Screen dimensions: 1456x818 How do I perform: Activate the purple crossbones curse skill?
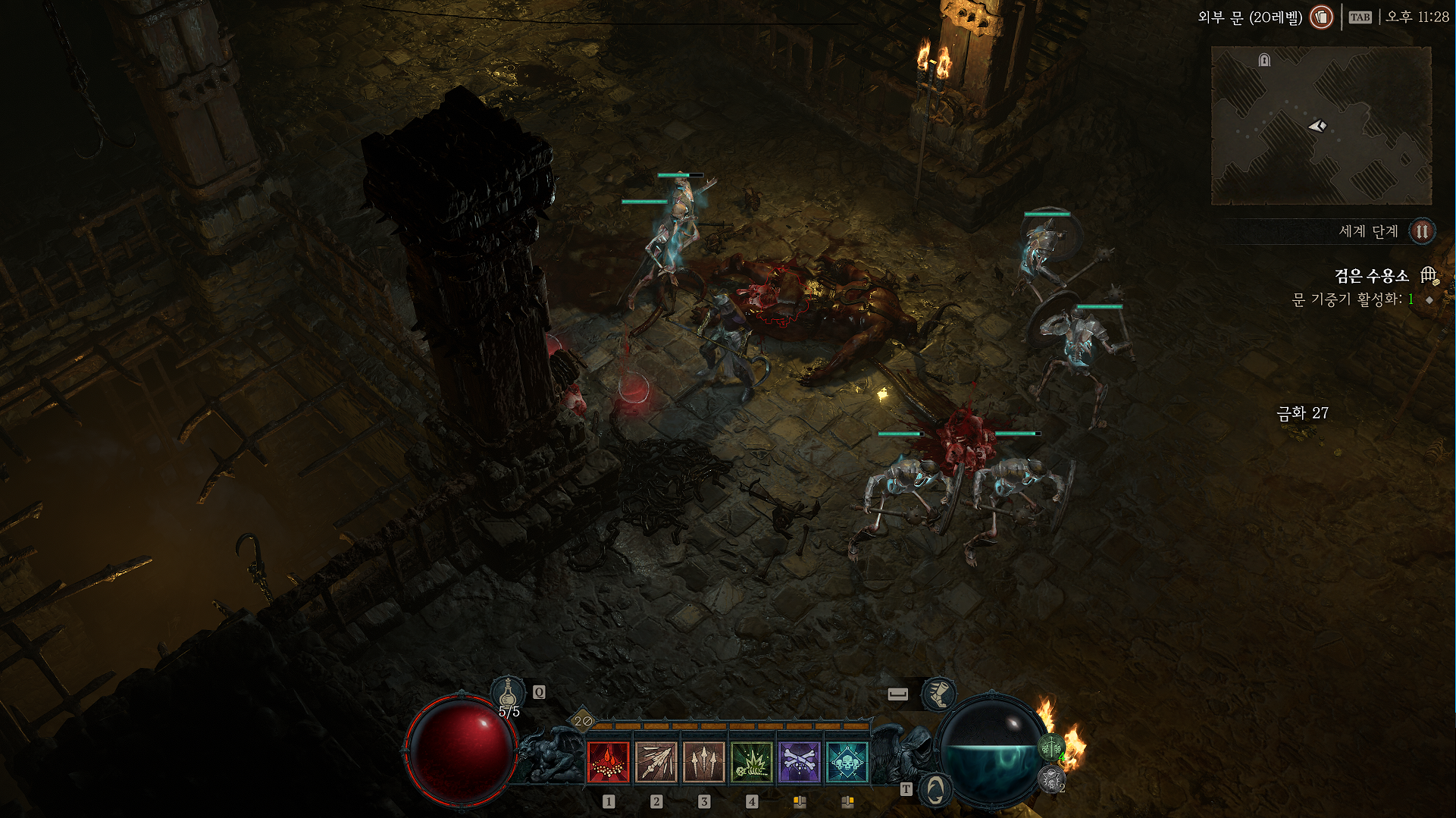(x=799, y=761)
